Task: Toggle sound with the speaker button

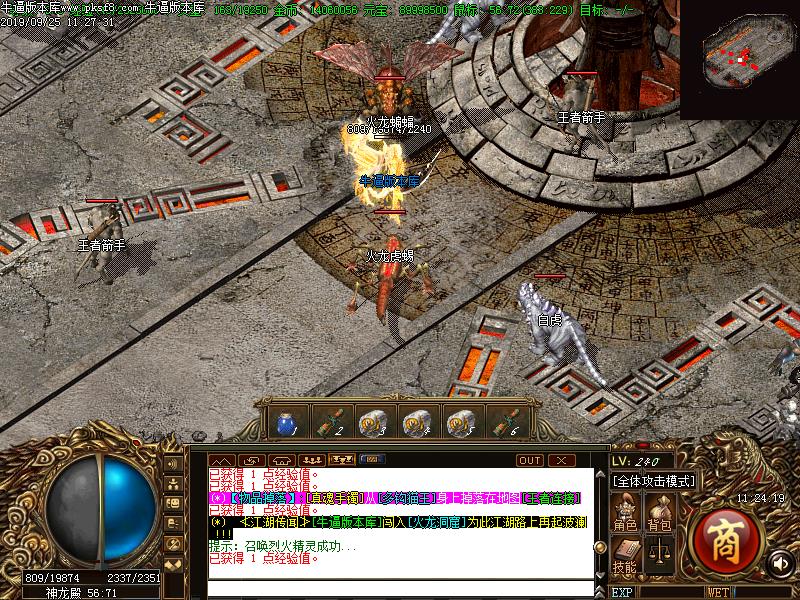Action: point(781,563)
